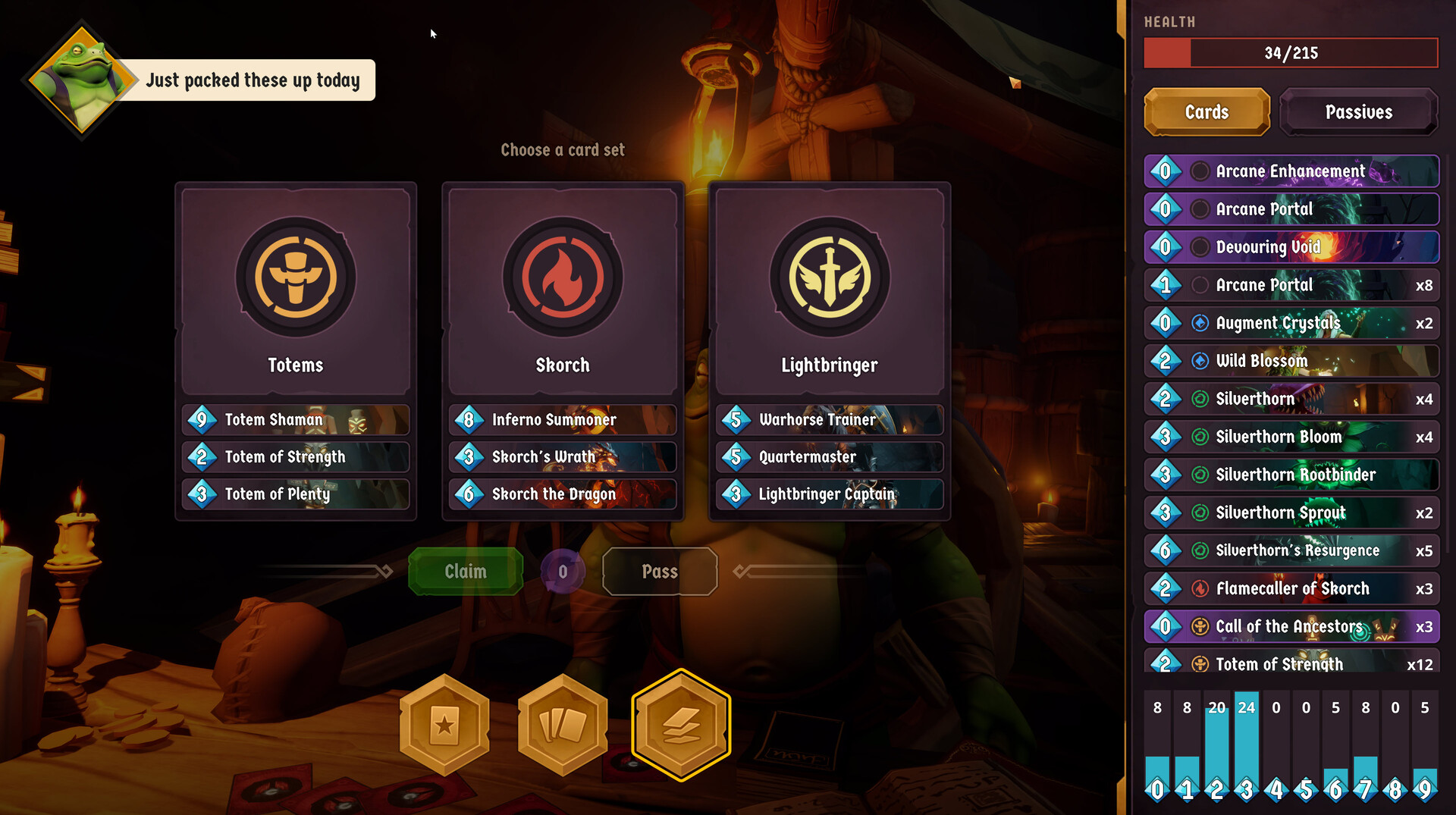Viewport: 1456px width, 815px height.
Task: Click the health bar showing 34/215
Action: (x=1290, y=53)
